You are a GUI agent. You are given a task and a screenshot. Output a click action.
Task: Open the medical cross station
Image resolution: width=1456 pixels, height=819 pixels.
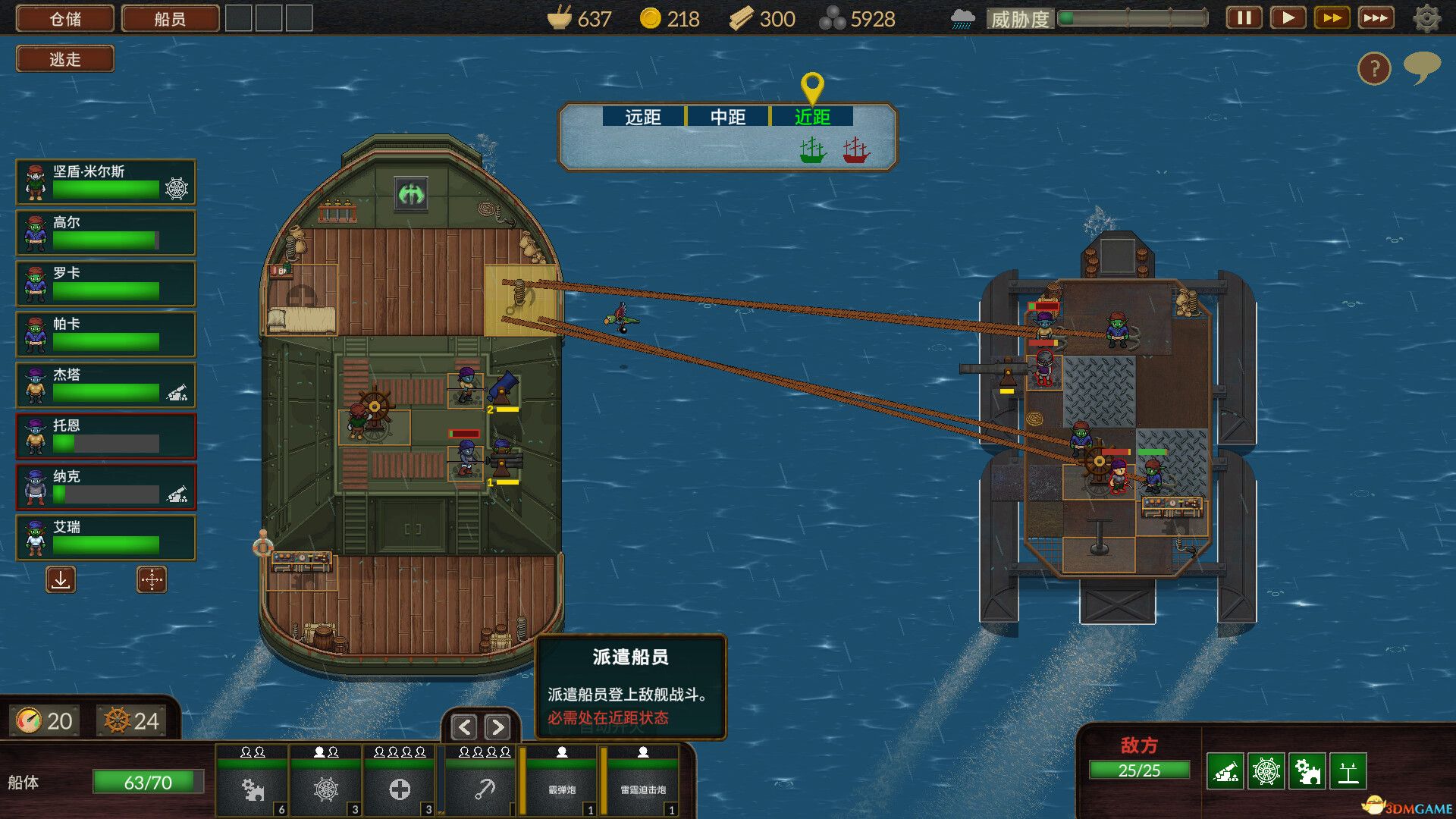(399, 790)
